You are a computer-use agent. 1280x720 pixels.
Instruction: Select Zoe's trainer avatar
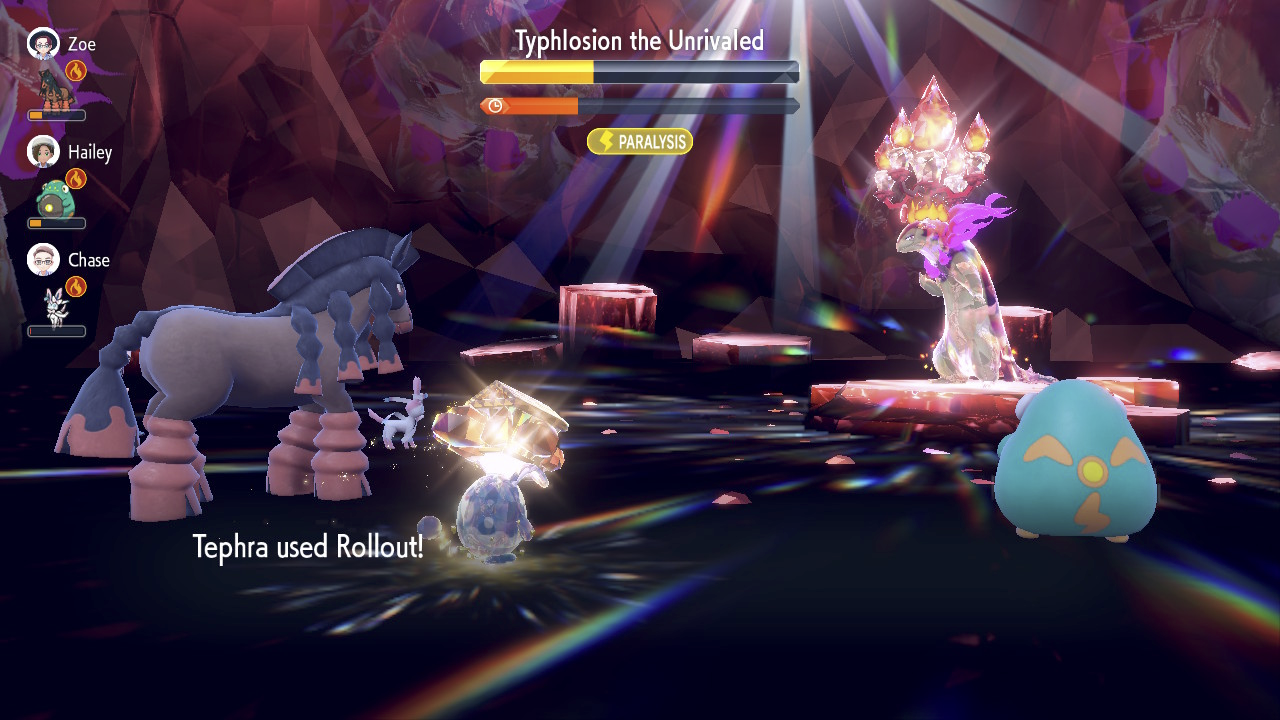click(x=43, y=44)
